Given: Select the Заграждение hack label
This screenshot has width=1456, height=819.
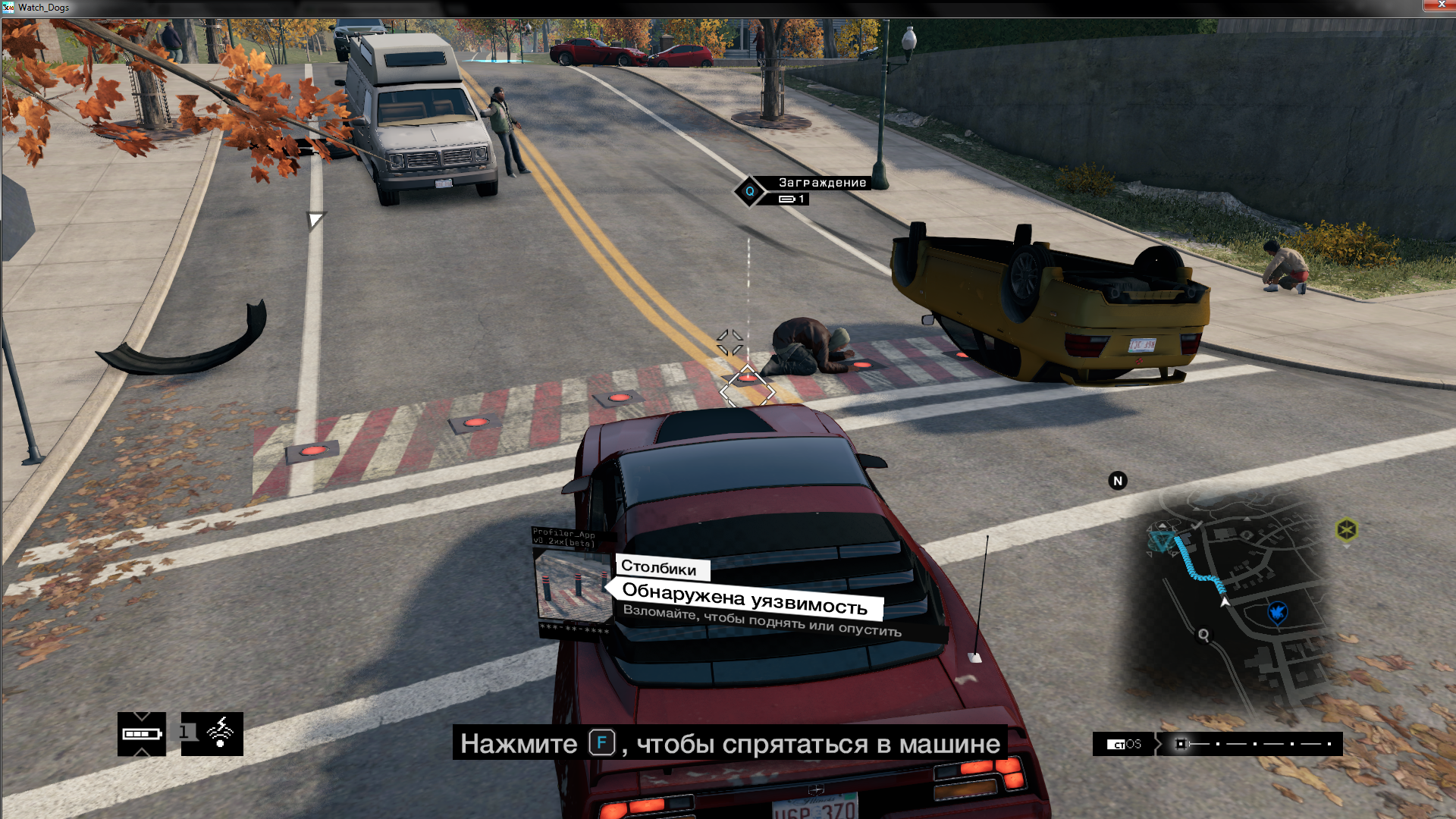Looking at the screenshot, I should [822, 183].
